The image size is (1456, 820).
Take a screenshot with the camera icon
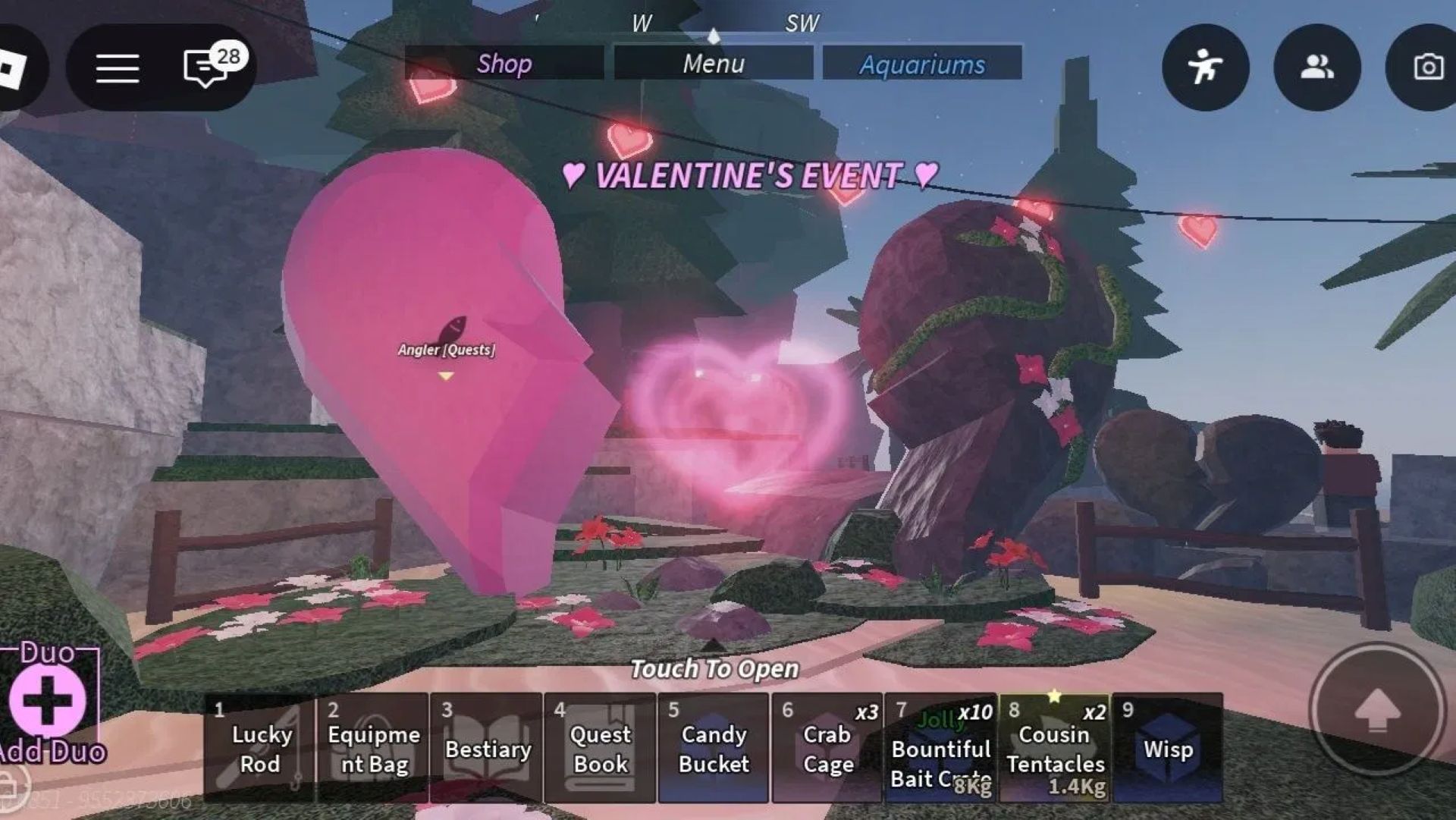coord(1426,68)
